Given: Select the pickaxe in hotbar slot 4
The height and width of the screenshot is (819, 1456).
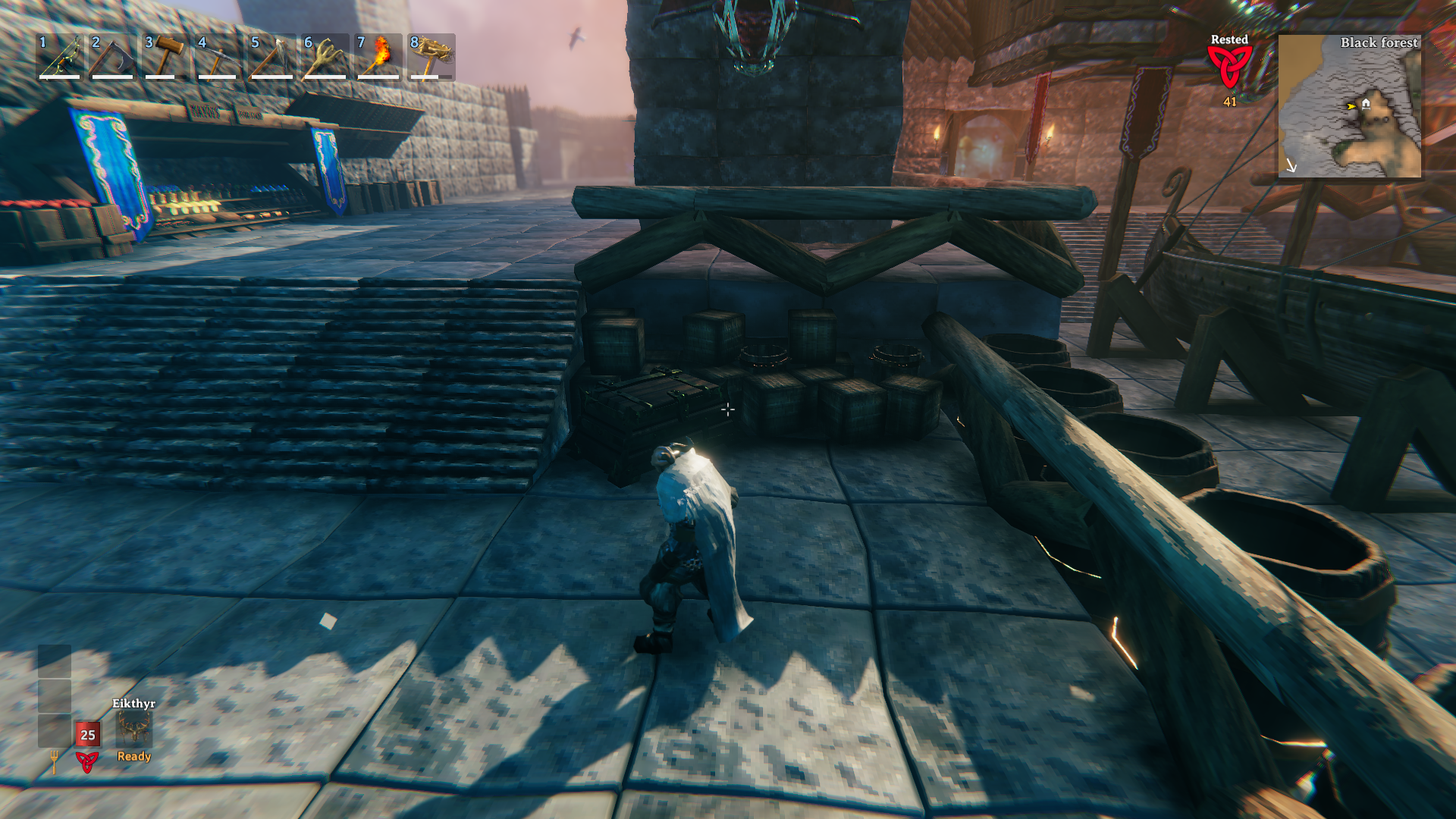Looking at the screenshot, I should coord(218,57).
